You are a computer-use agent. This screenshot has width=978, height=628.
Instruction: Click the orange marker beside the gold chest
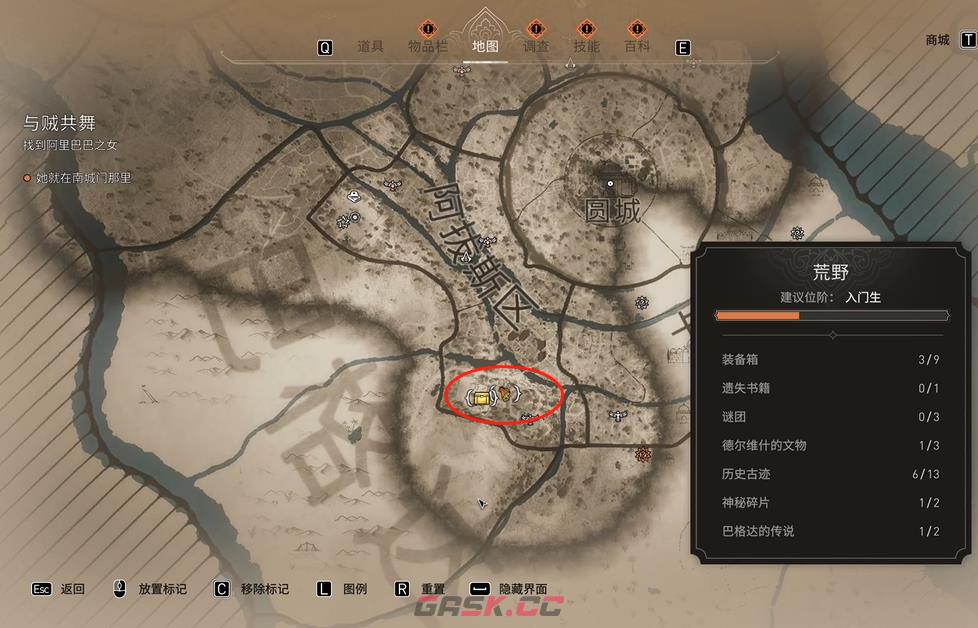[x=508, y=393]
